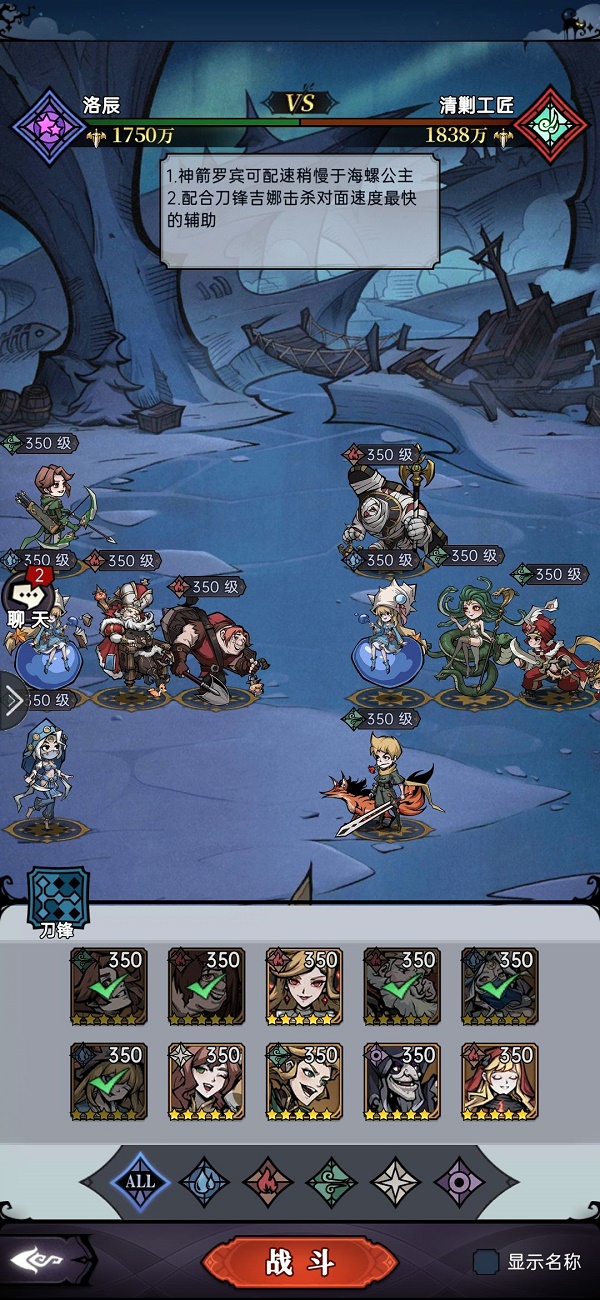
Task: Open 清剿工匠's red enemy emblem
Action: click(551, 124)
